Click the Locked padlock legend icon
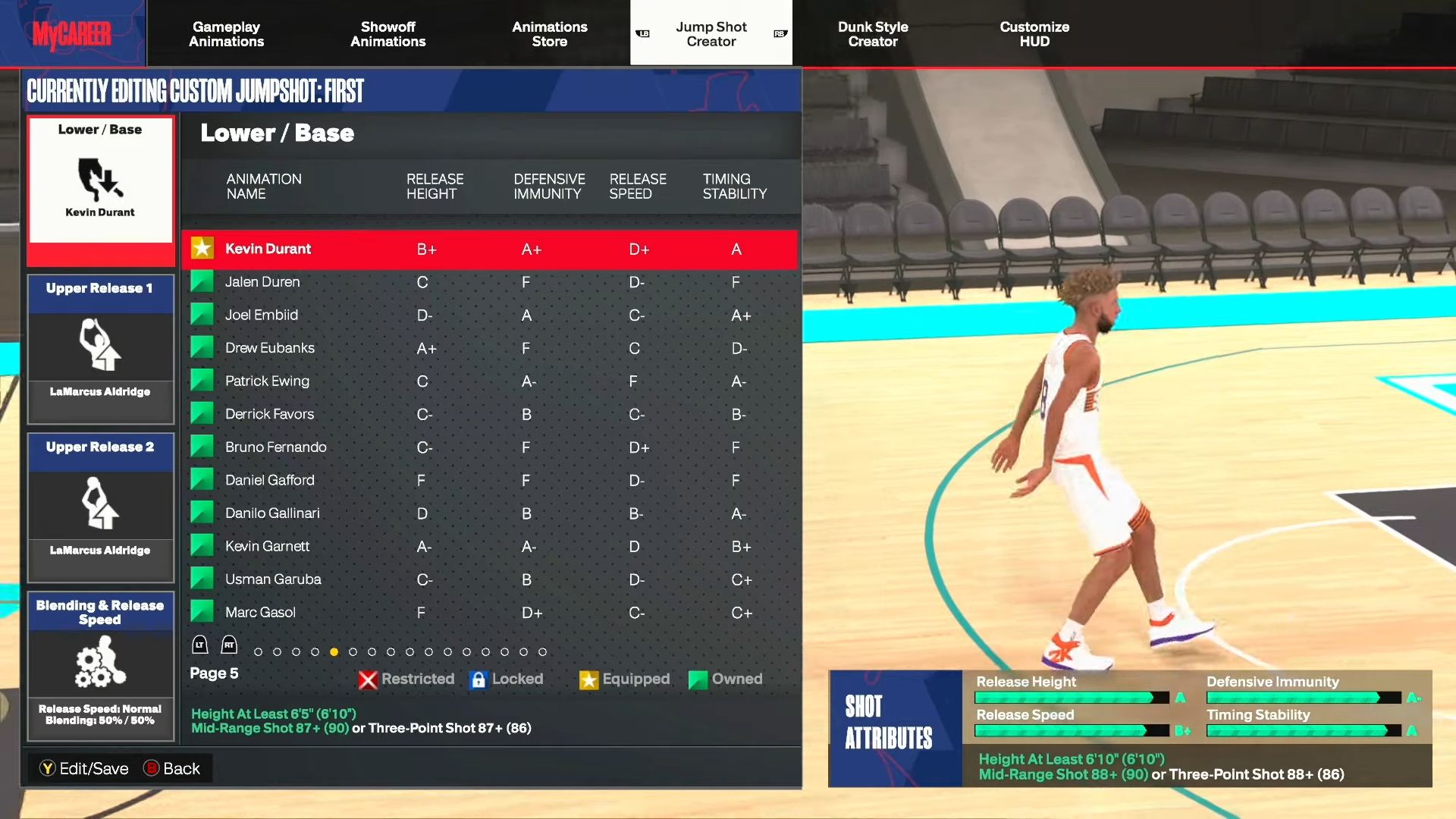The width and height of the screenshot is (1456, 819). click(x=478, y=679)
